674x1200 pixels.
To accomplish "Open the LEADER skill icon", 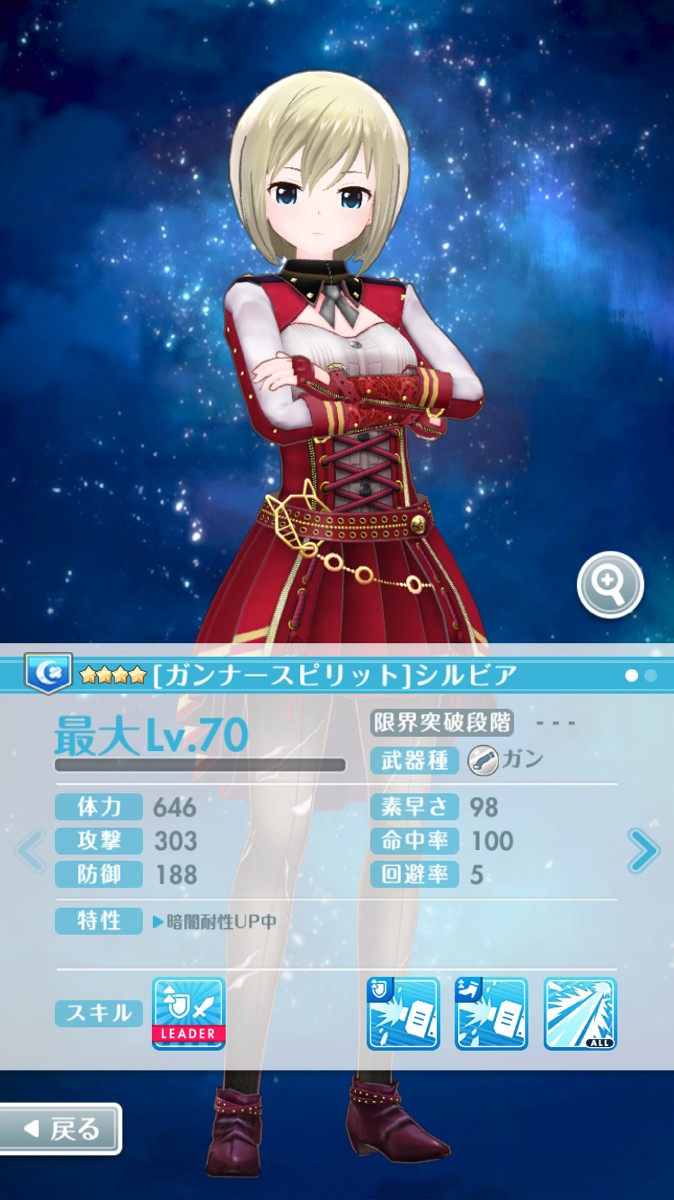I will (x=188, y=1013).
